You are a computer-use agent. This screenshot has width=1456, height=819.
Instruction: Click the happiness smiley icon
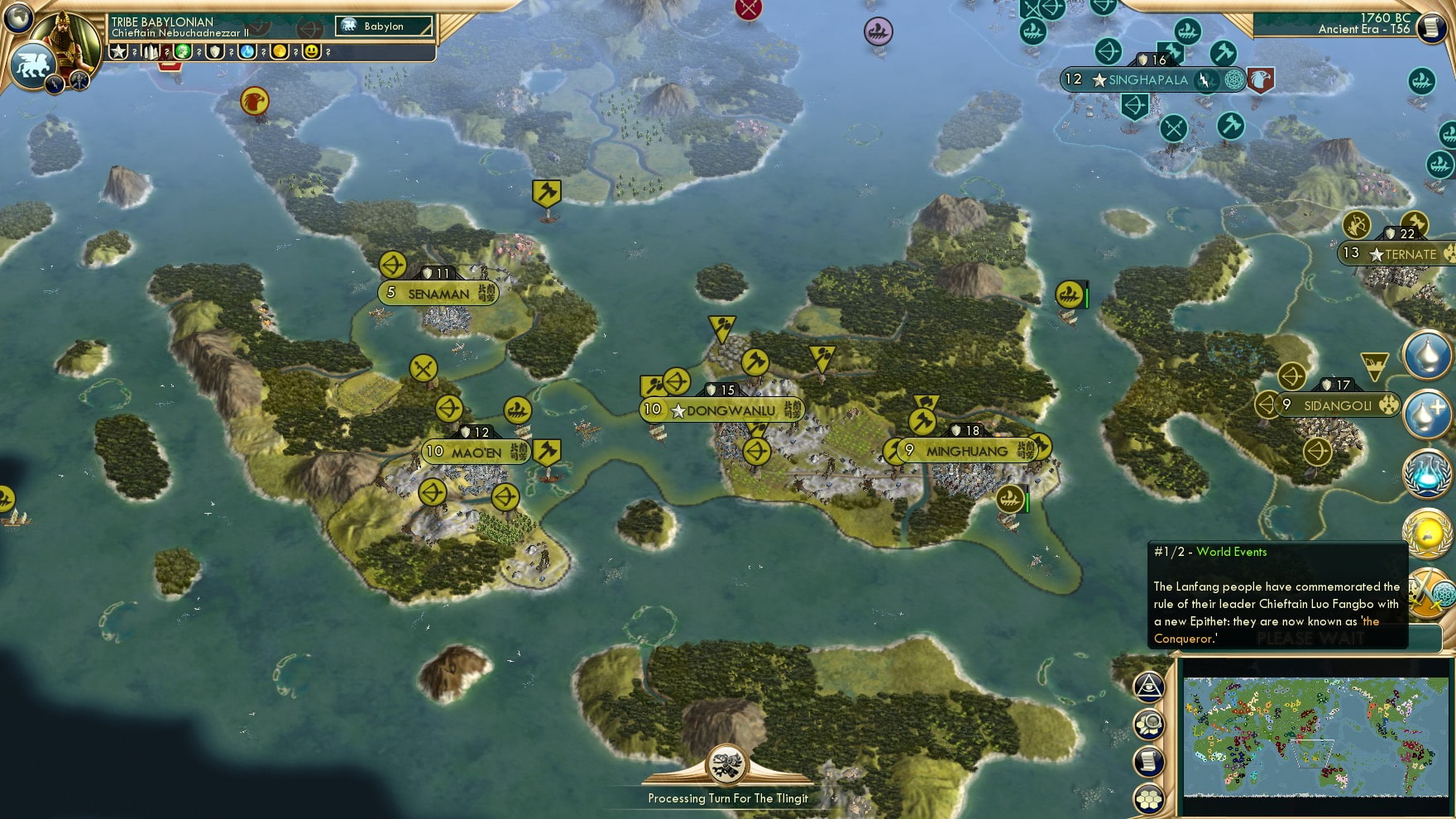(309, 51)
